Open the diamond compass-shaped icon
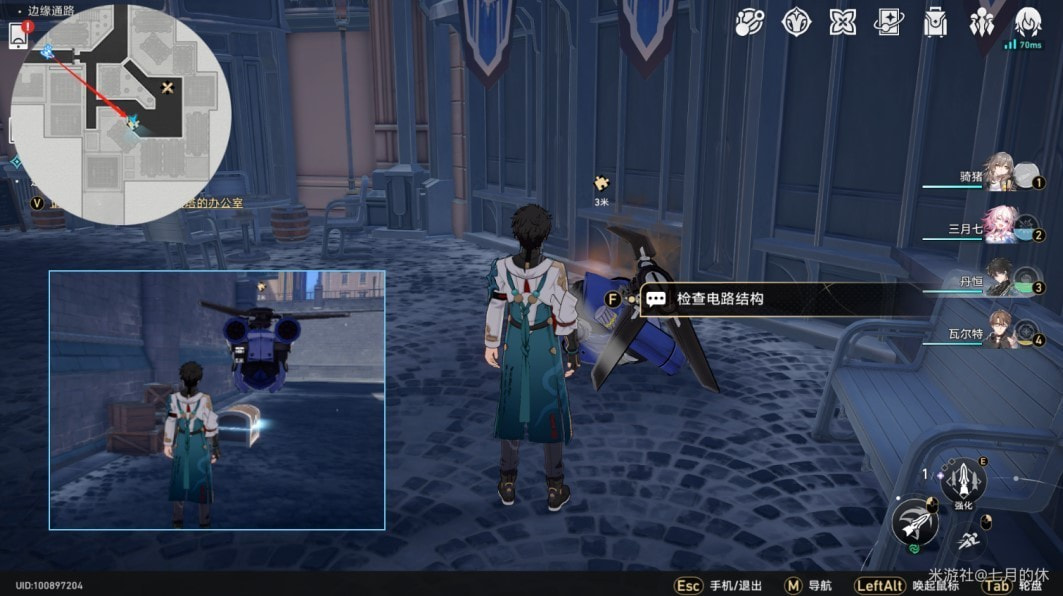This screenshot has width=1063, height=596. pyautogui.click(x=797, y=22)
